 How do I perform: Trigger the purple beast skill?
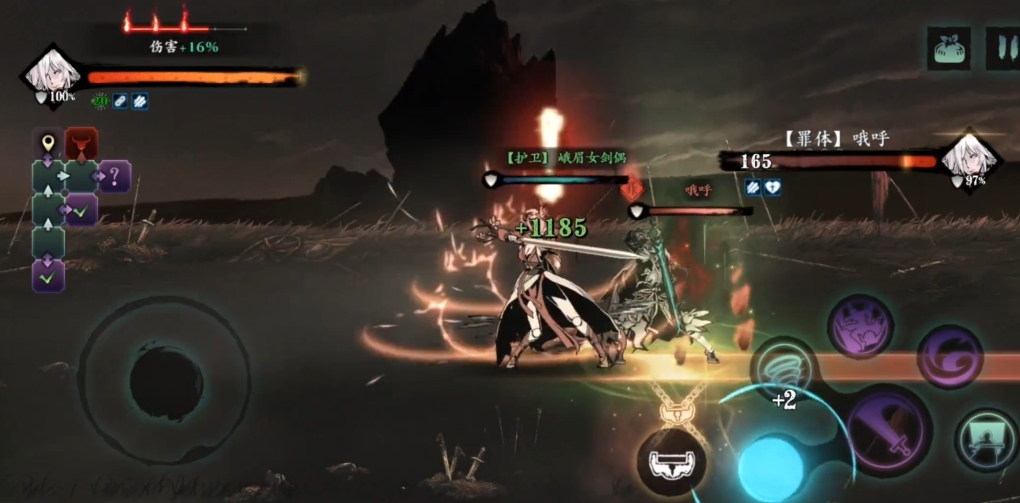point(860,326)
